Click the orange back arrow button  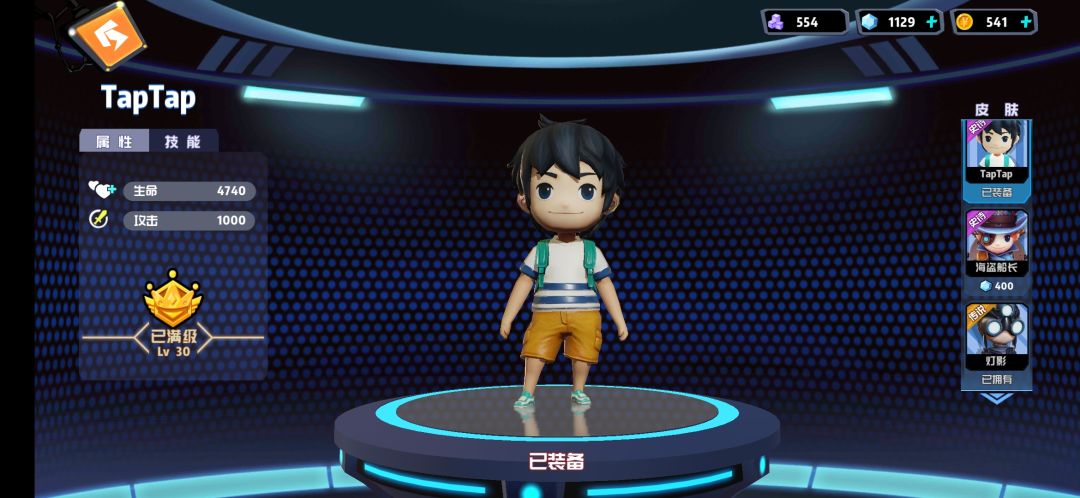106,36
